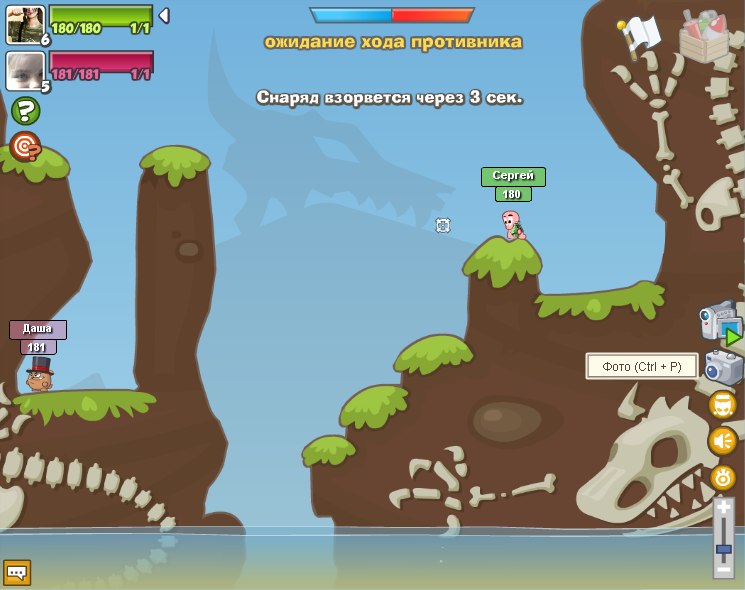Click the blue zoom slider handle

point(723,549)
